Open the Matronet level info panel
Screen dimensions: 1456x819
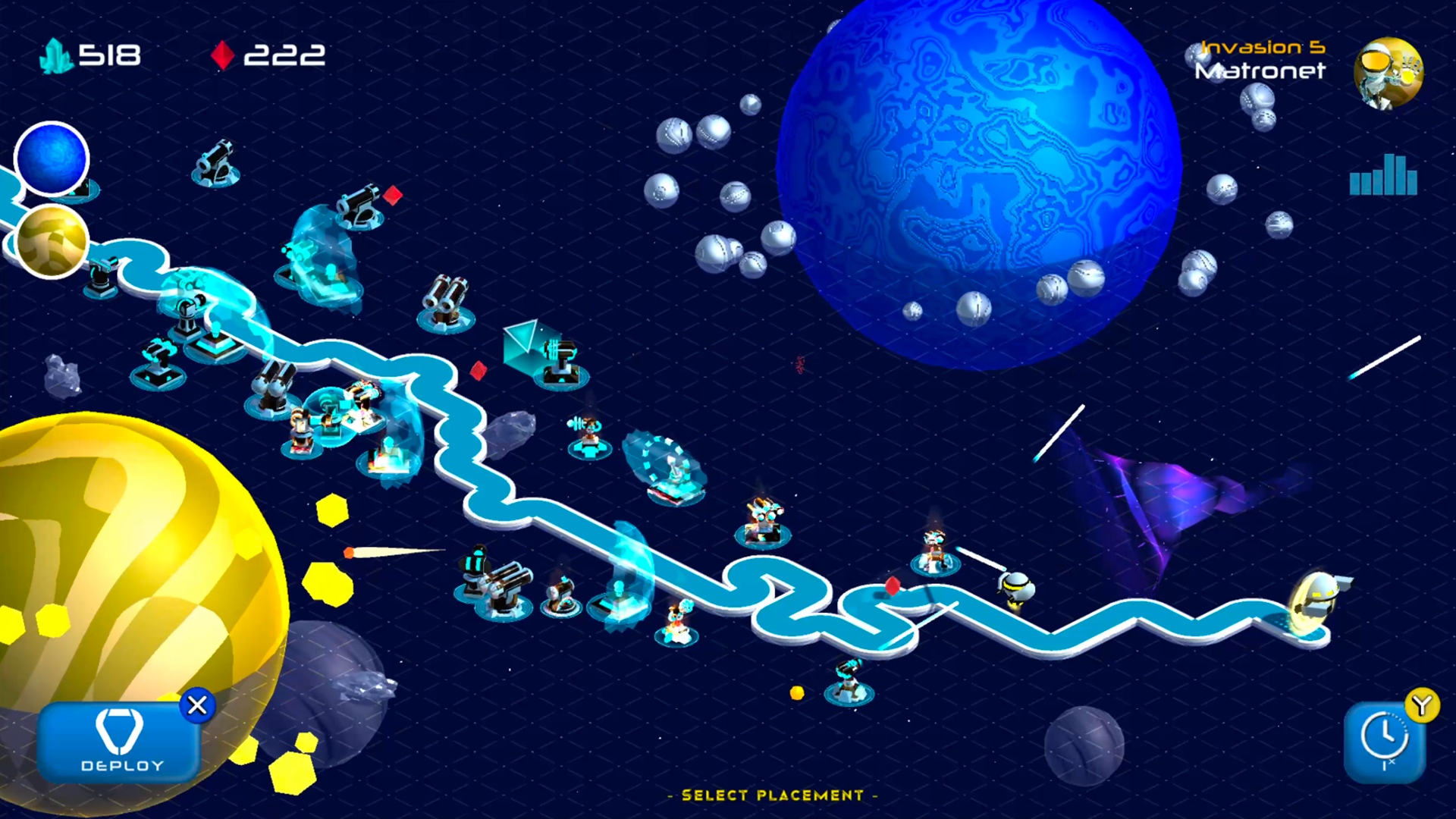coord(1259,72)
